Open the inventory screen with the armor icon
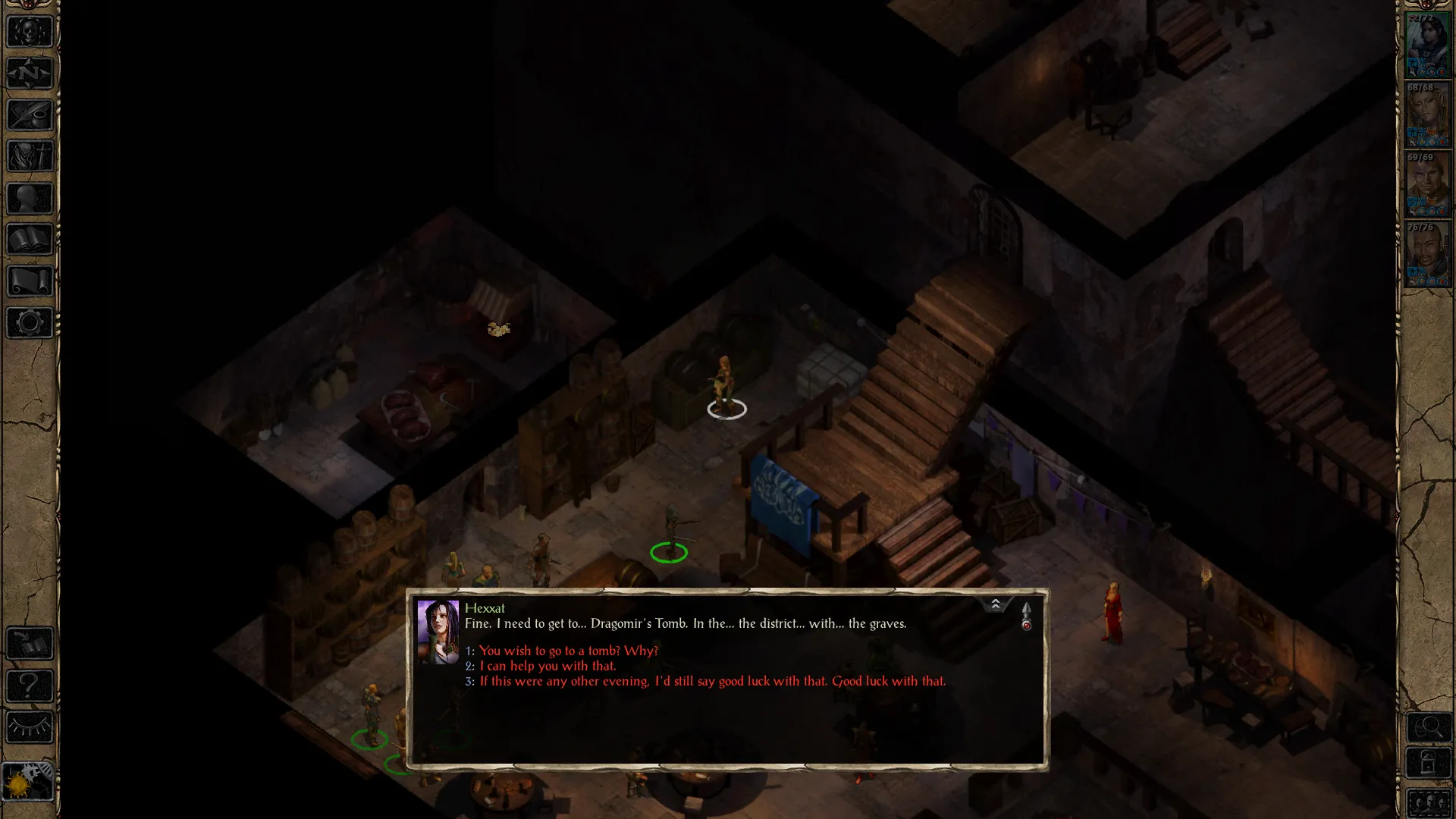The width and height of the screenshot is (1456, 819). click(30, 157)
